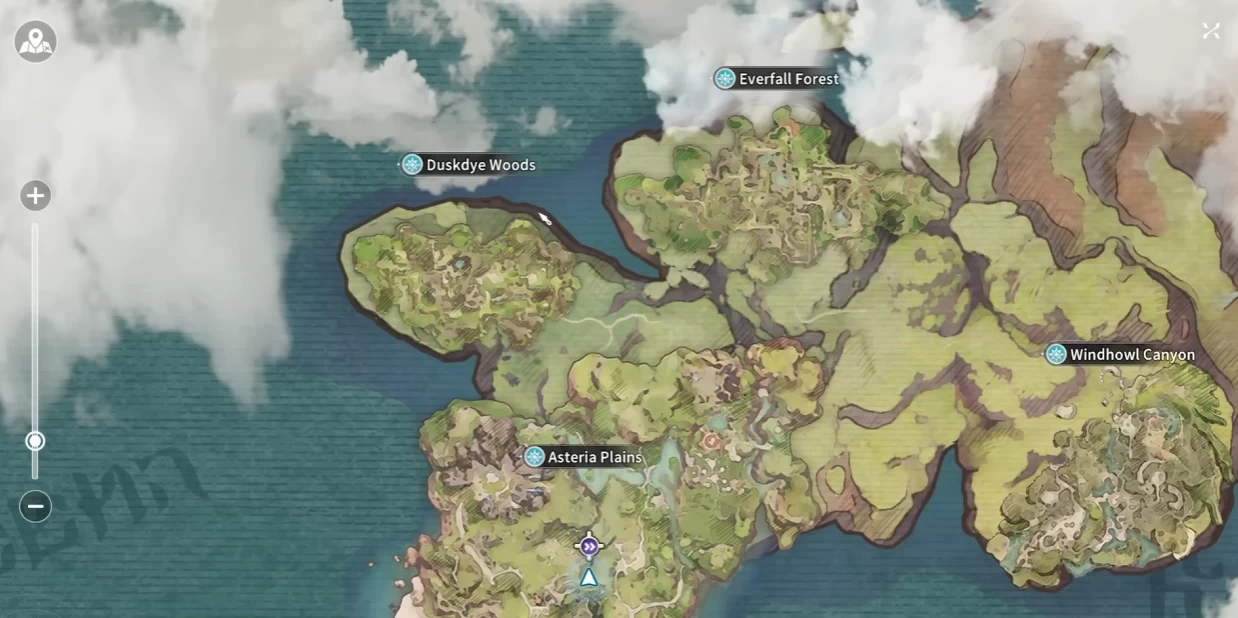The width and height of the screenshot is (1238, 618).
Task: Click the map zoom slider handle
Action: [35, 441]
